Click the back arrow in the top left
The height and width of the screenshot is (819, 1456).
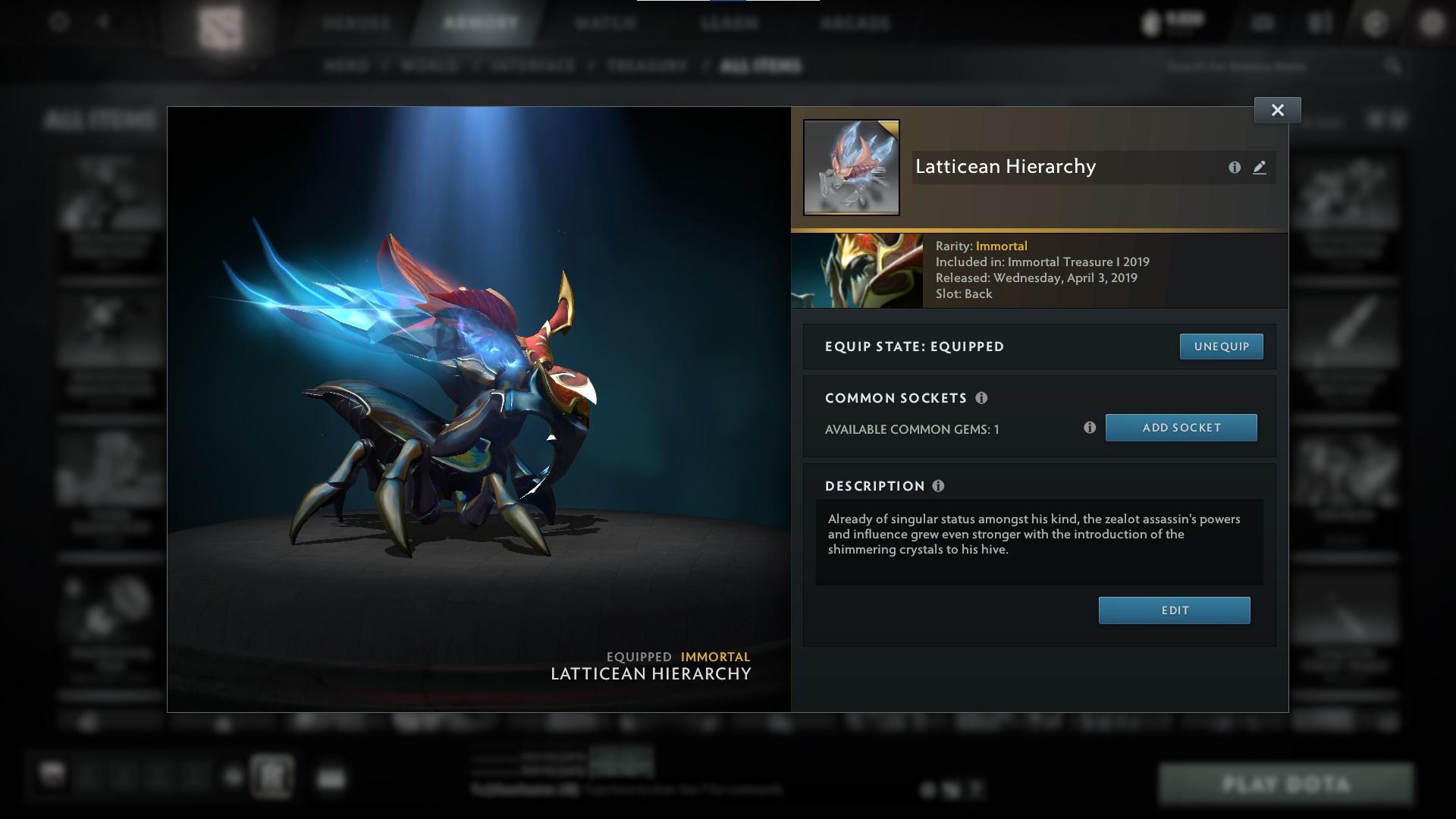(103, 22)
